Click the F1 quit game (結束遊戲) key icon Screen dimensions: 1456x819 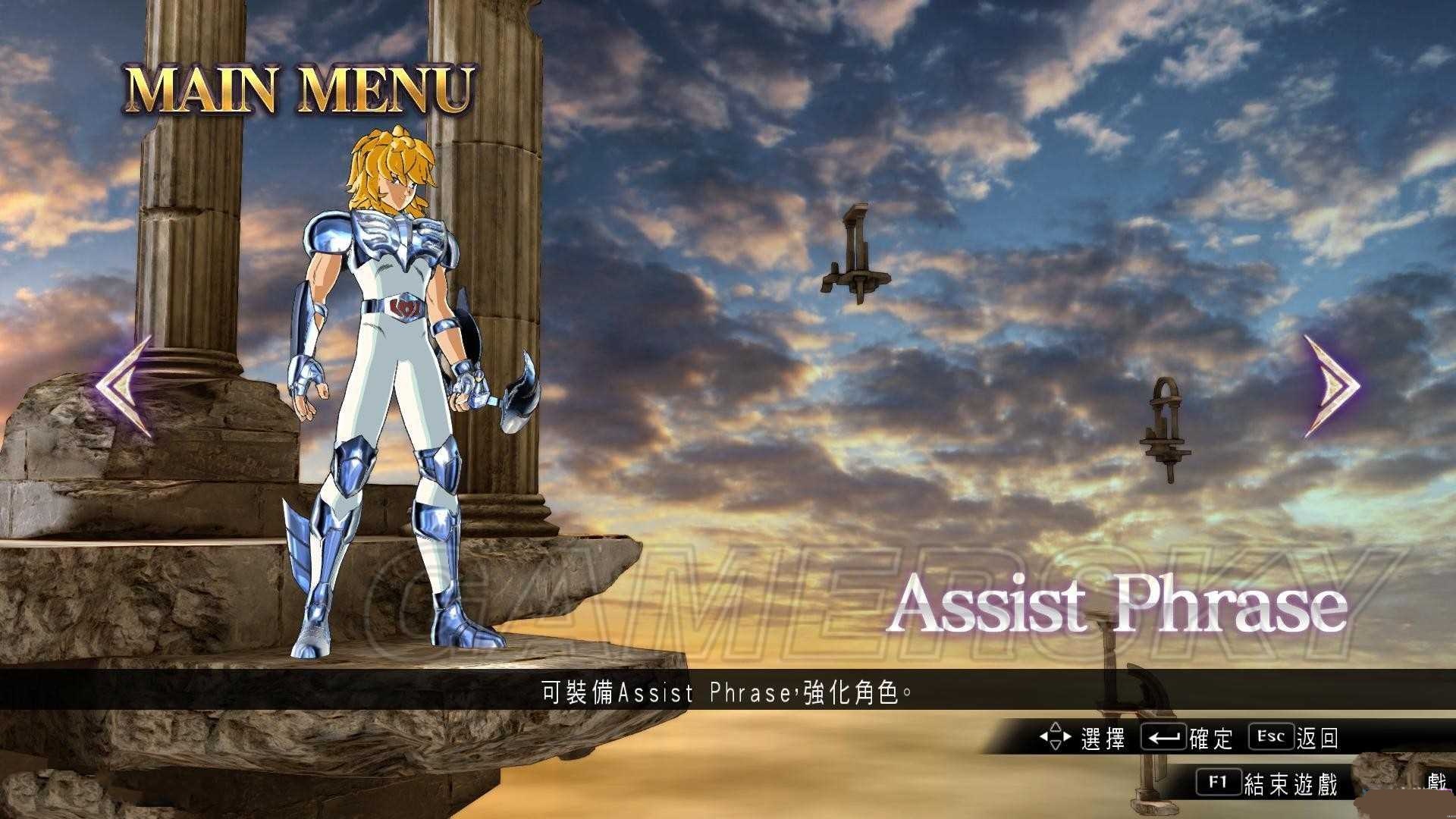[x=1219, y=781]
